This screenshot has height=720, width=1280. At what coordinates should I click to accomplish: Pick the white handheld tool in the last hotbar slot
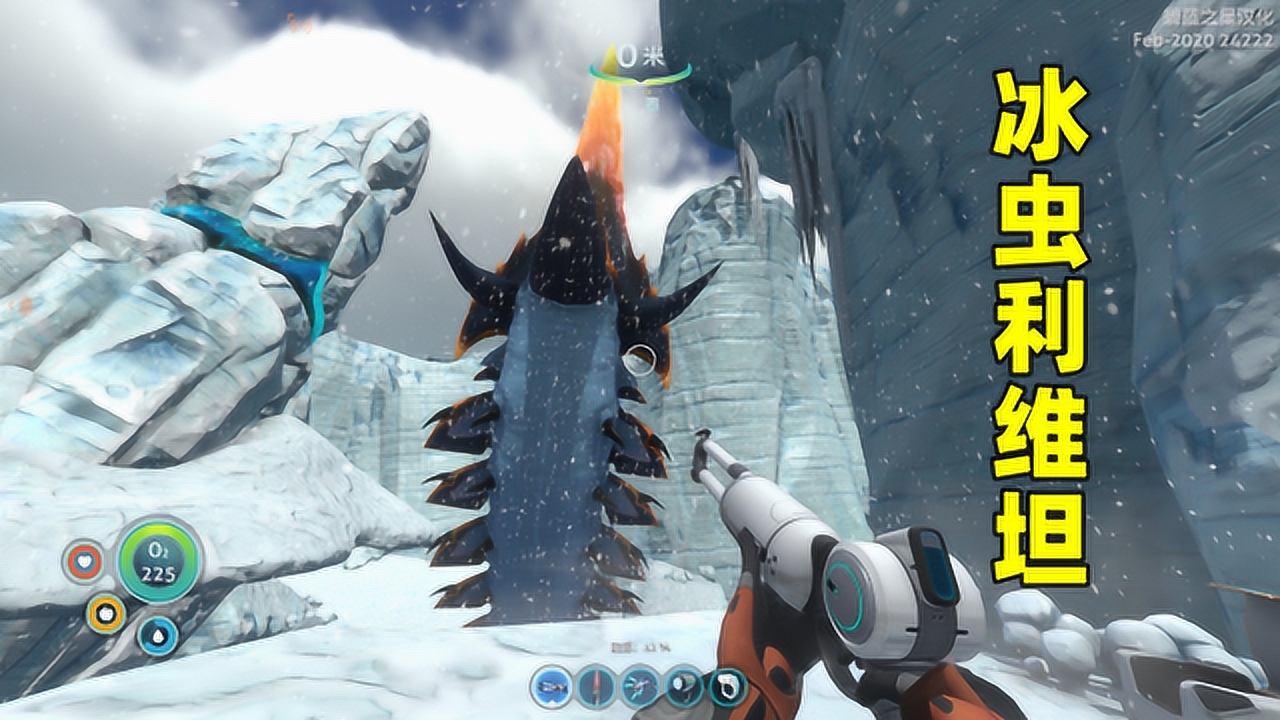pos(728,685)
